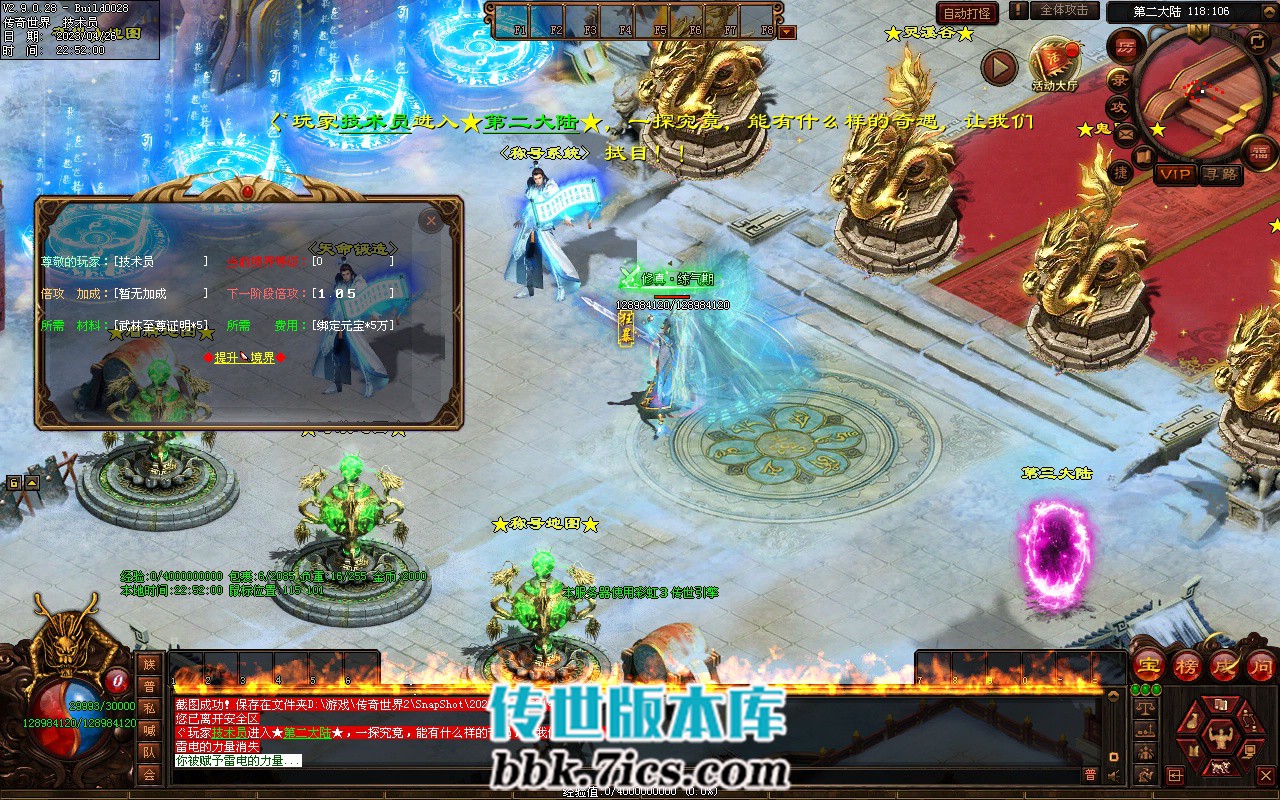The image size is (1280, 800).
Task: Click the minimap refresh arrows button
Action: 1257,41
